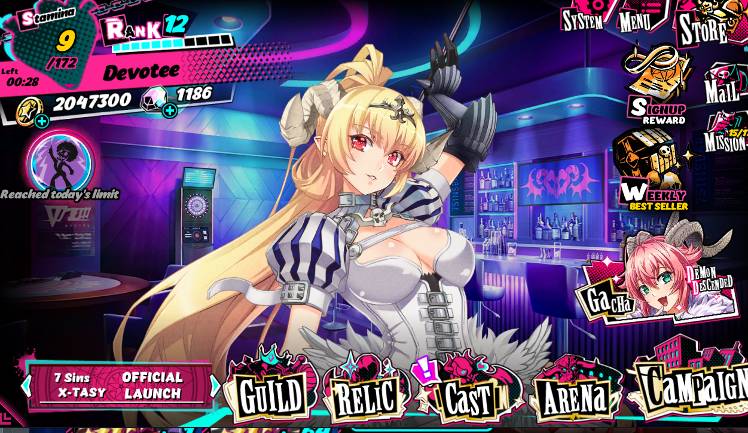Open the 7 Sins X-TASY Official Launch banner
This screenshot has height=433, width=748.
120,385
